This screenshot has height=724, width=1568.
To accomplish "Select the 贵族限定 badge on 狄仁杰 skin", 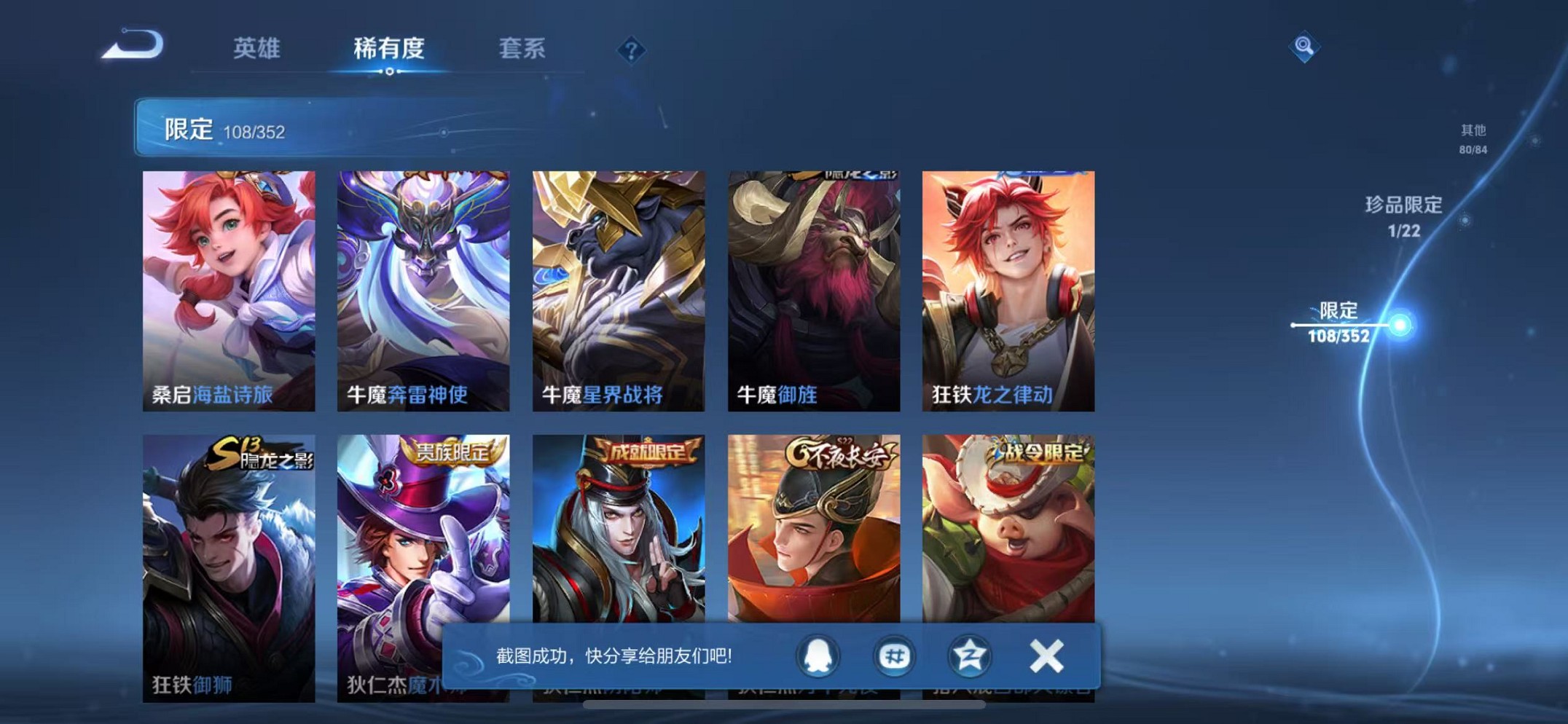I will 452,450.
